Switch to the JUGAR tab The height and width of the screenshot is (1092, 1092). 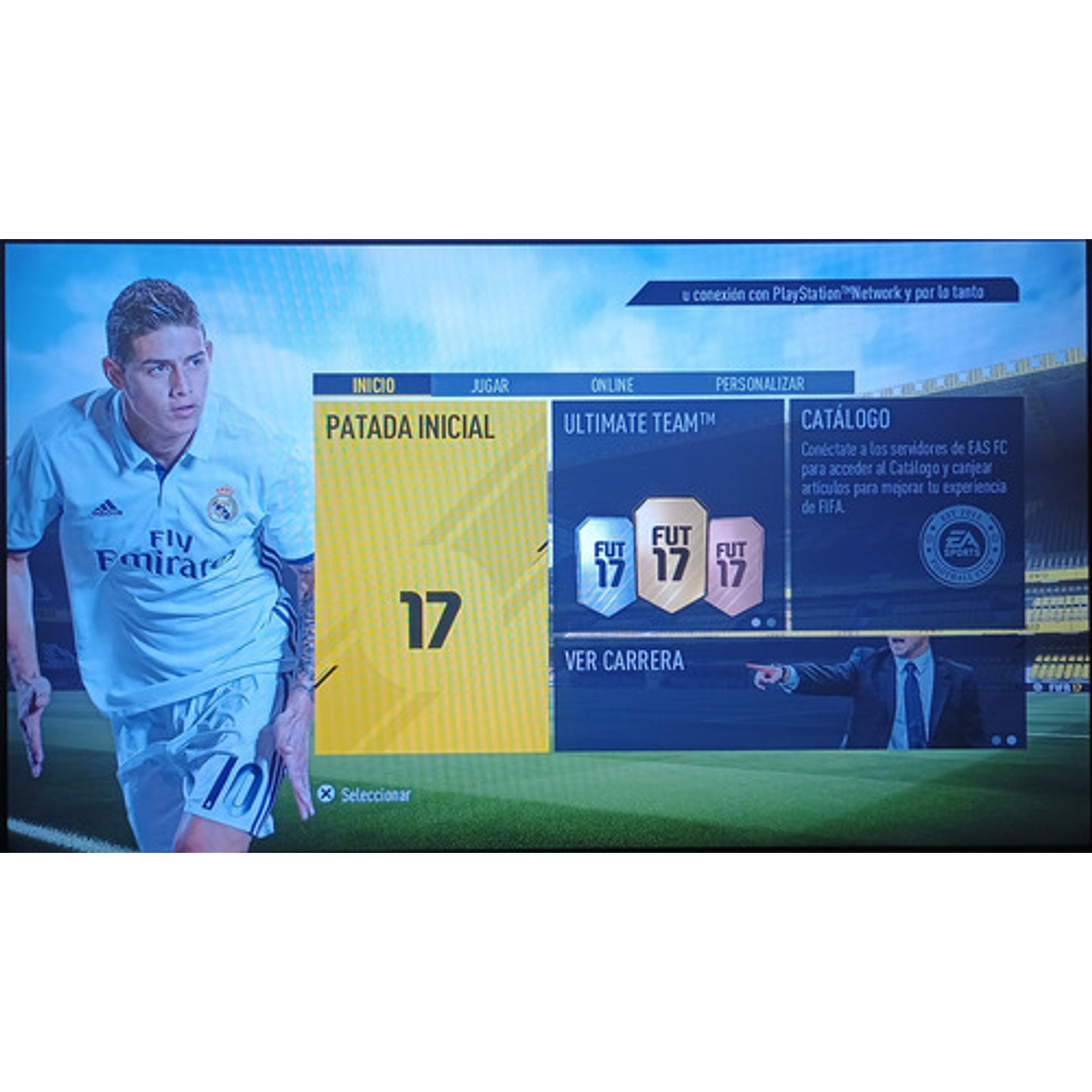tap(491, 383)
